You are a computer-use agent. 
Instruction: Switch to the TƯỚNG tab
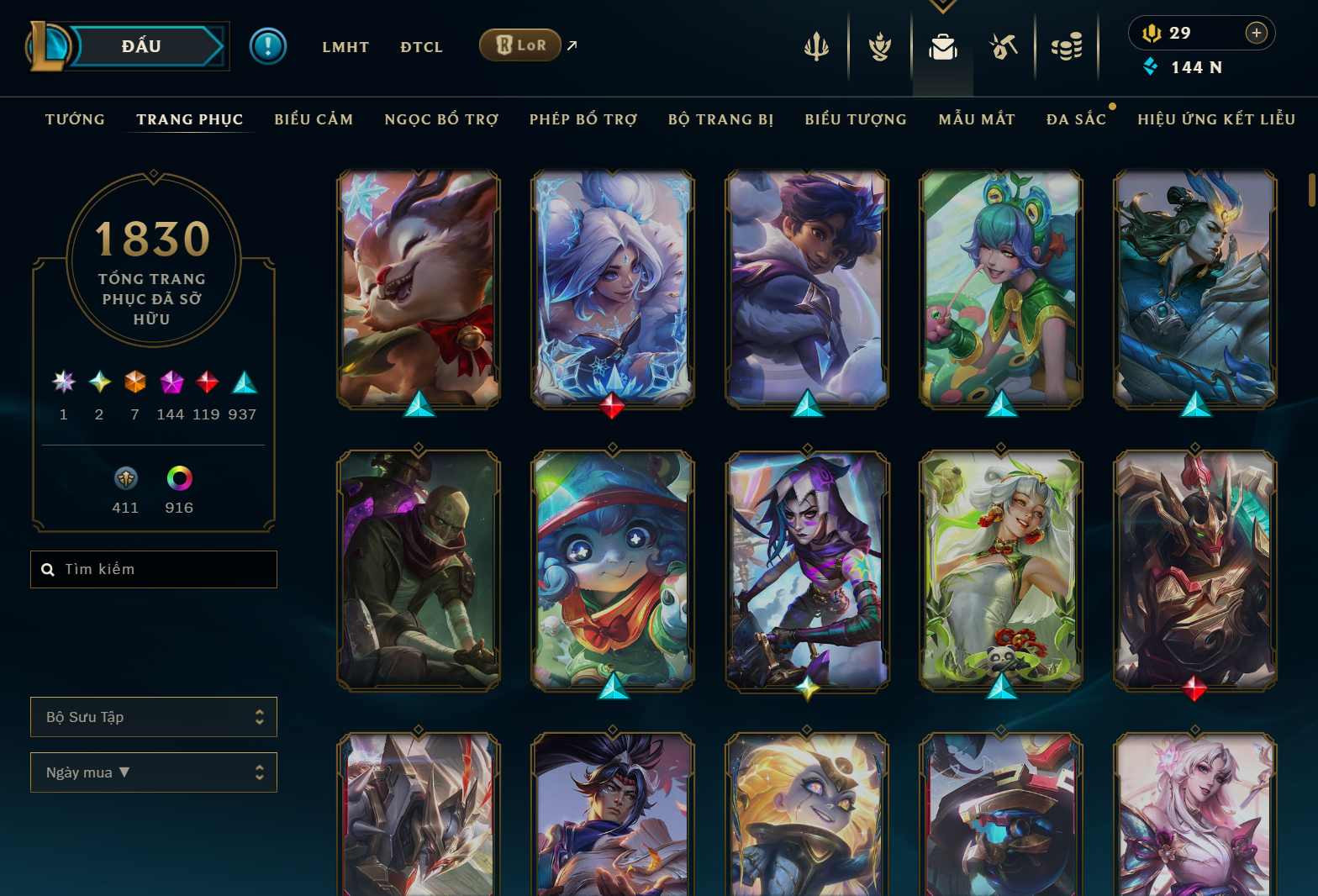tap(75, 119)
